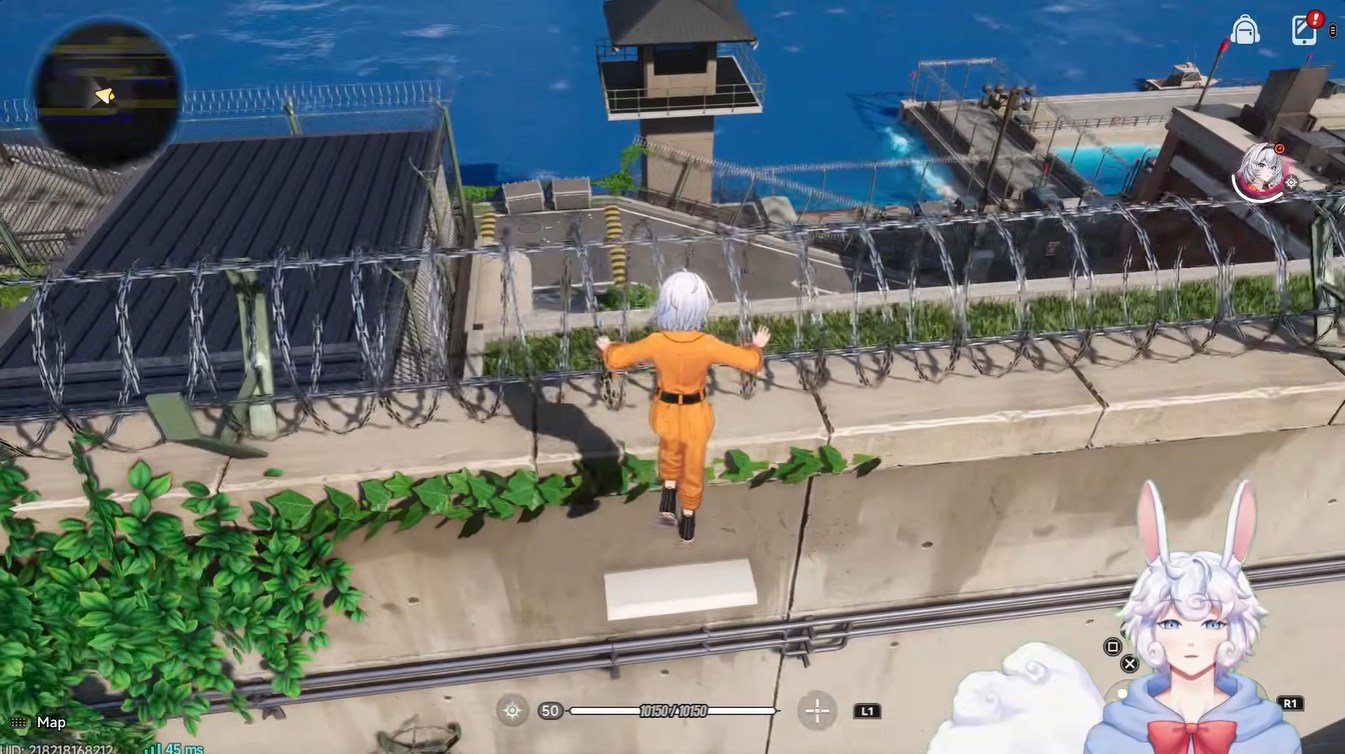Select the character portrait in top right

[x=1260, y=168]
